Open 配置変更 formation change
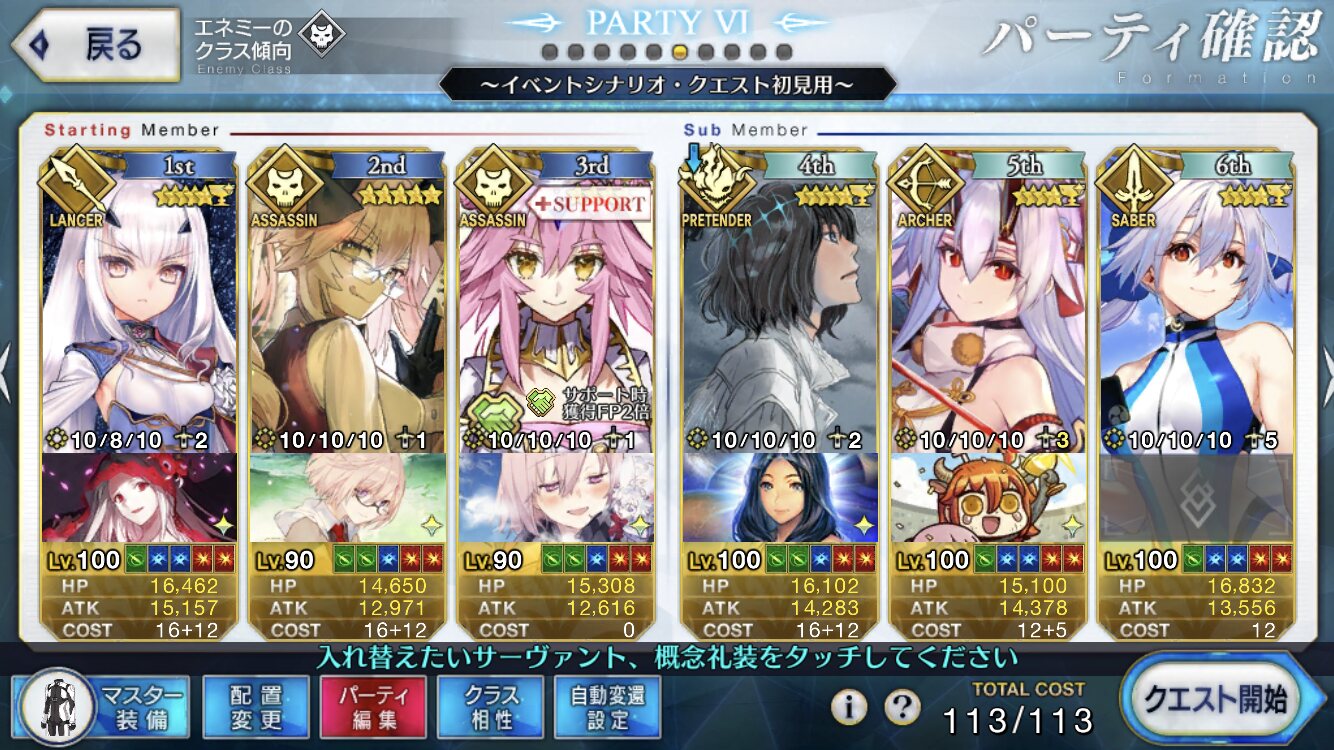Viewport: 1334px width, 750px height. click(256, 706)
